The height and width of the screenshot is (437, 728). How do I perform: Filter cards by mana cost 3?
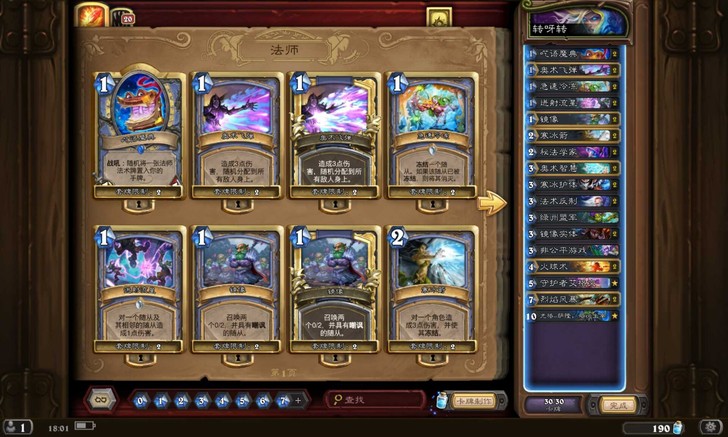(x=201, y=400)
